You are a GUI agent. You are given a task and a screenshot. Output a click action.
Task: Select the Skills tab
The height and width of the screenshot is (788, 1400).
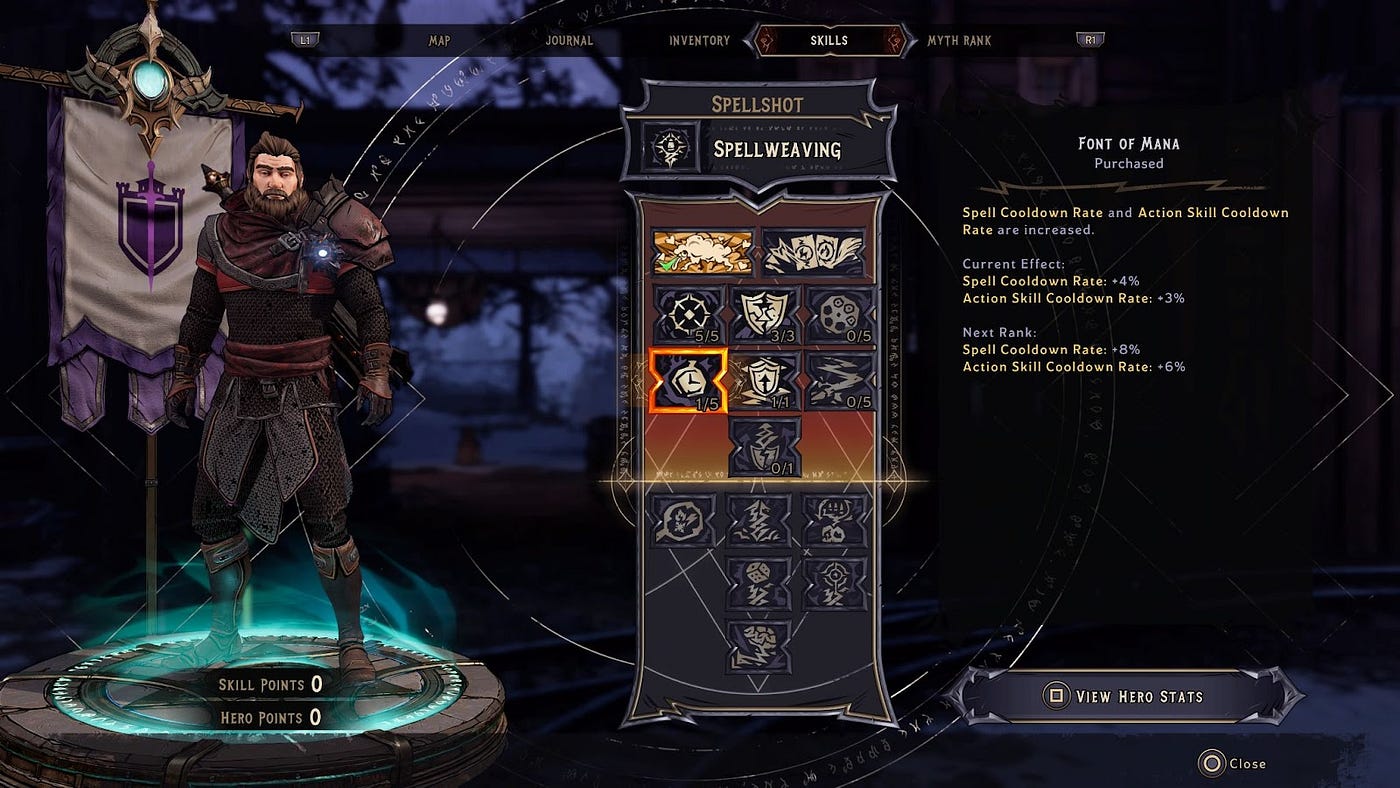[829, 40]
